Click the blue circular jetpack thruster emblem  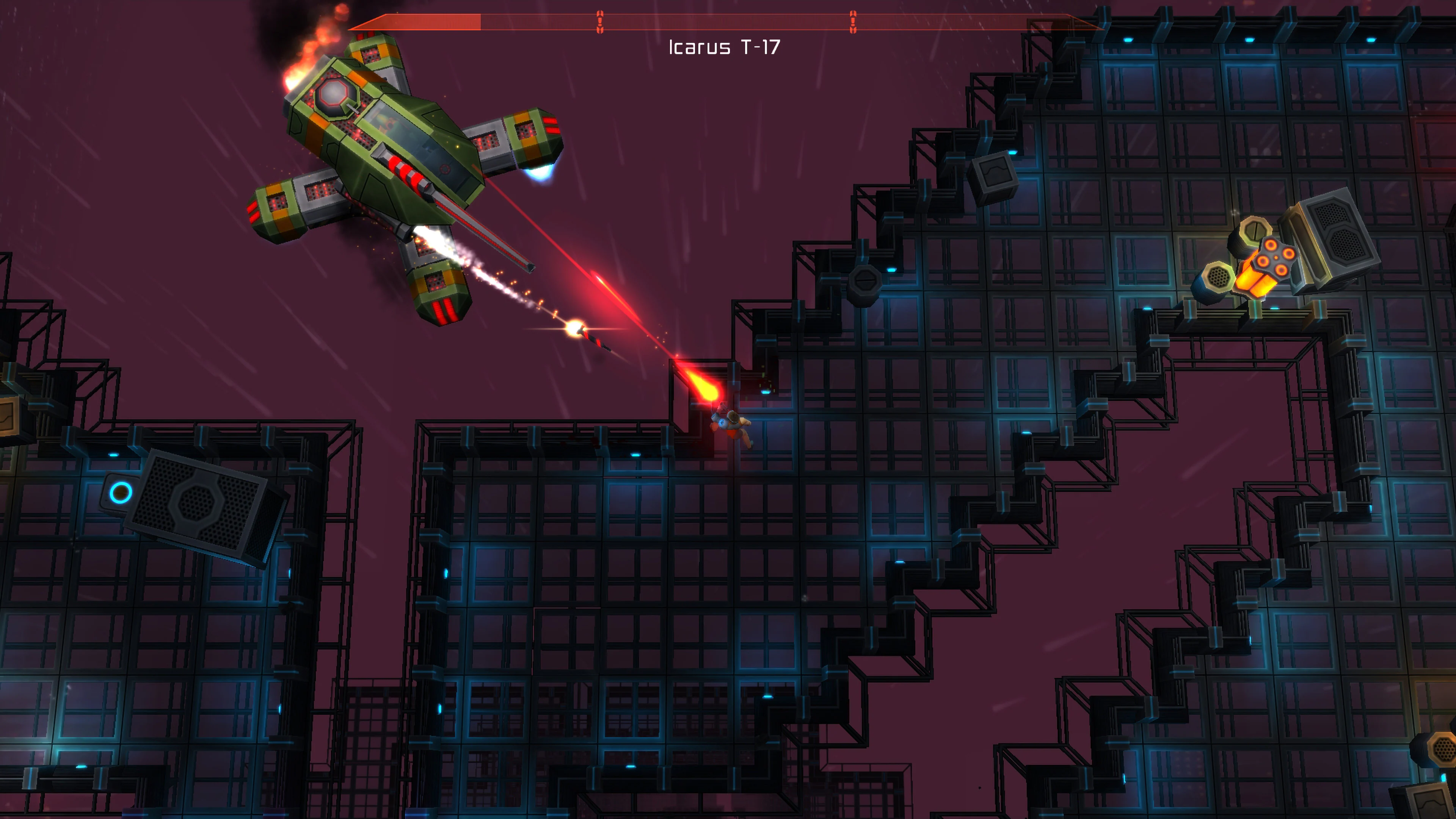point(722,424)
